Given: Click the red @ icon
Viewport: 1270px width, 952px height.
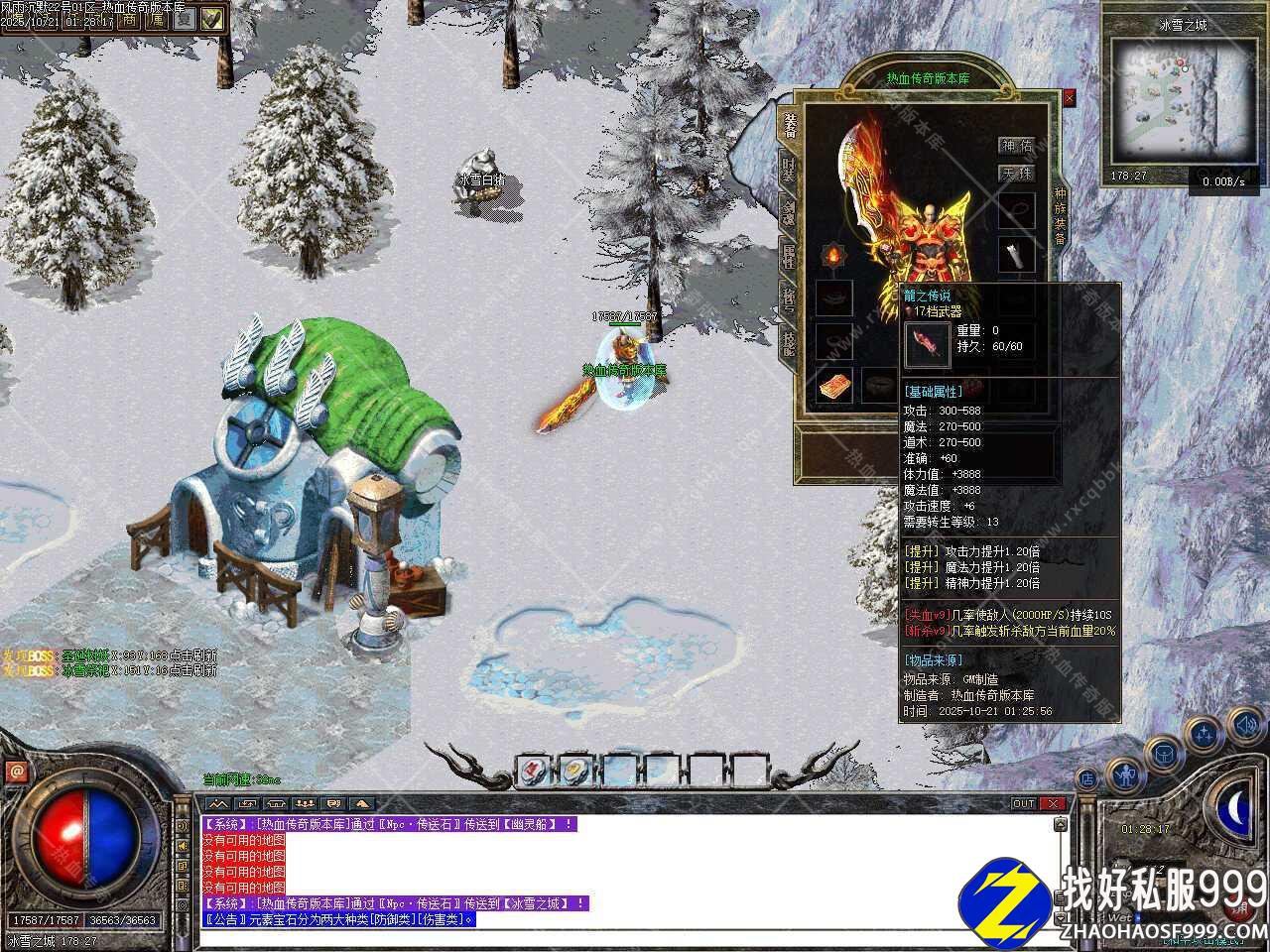Looking at the screenshot, I should (x=16, y=771).
